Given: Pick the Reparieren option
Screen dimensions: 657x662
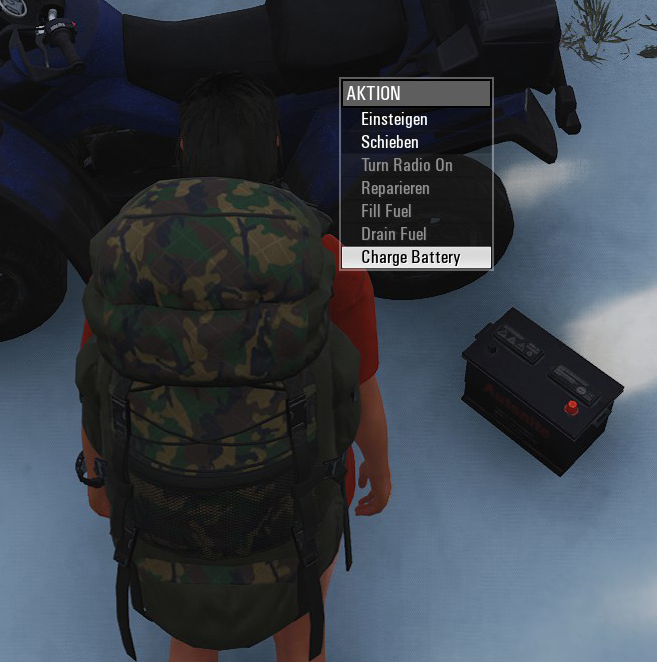Looking at the screenshot, I should pyautogui.click(x=395, y=188).
